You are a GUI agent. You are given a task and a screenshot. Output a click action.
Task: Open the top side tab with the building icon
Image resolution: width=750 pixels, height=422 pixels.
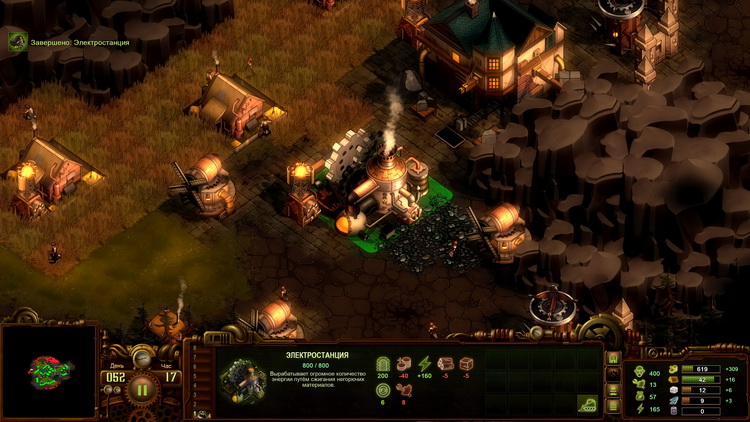[614, 358]
